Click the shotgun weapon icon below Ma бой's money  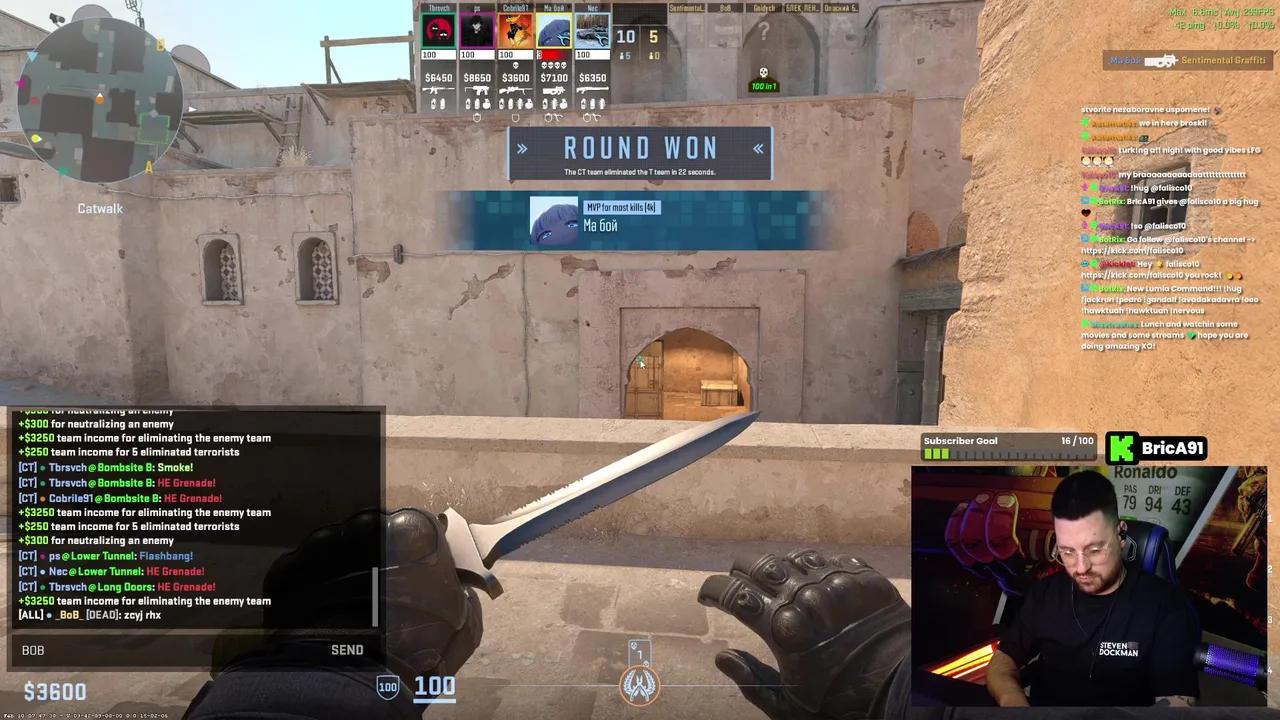click(x=553, y=89)
